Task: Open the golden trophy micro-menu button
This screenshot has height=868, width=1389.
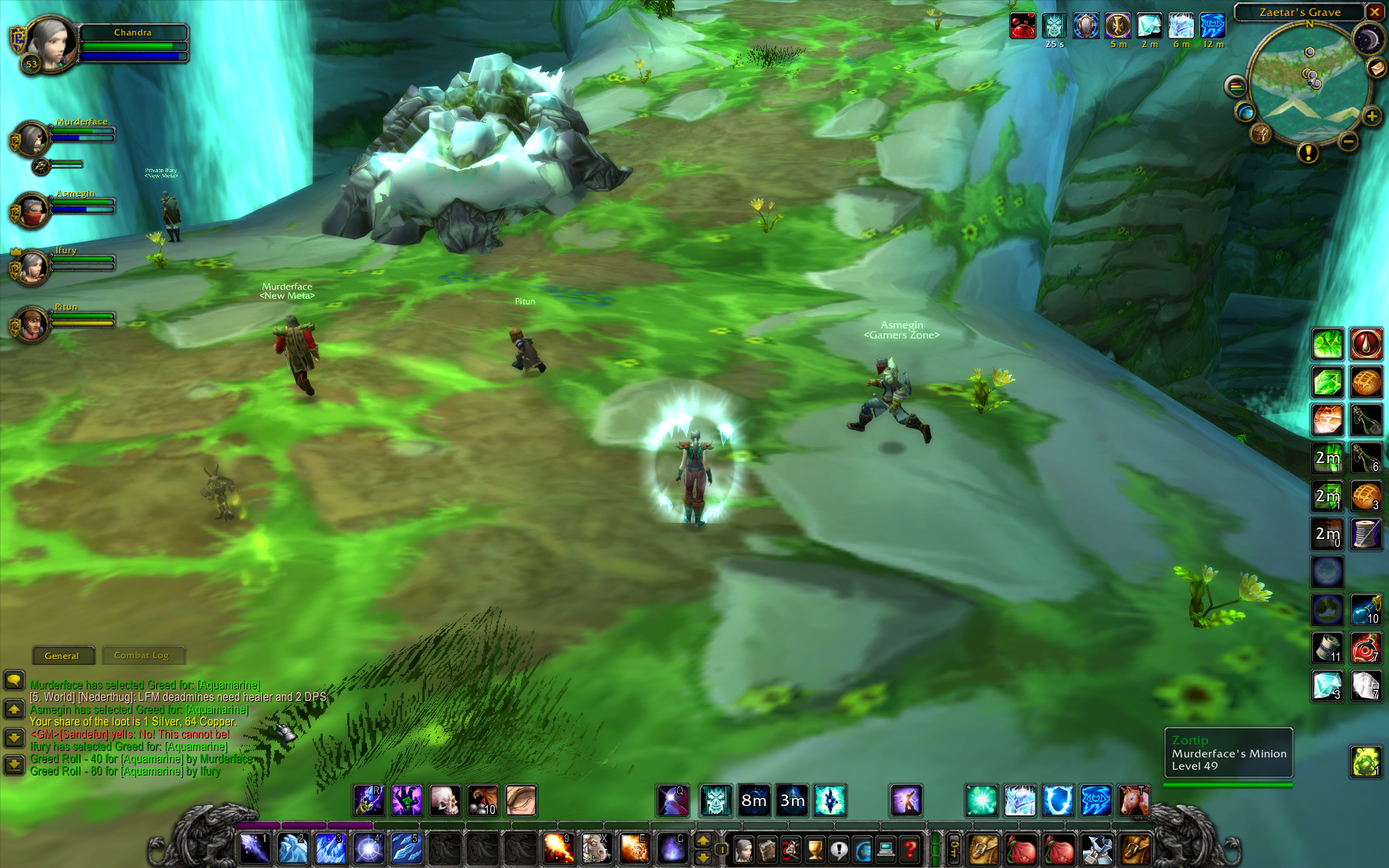Action: 815,849
